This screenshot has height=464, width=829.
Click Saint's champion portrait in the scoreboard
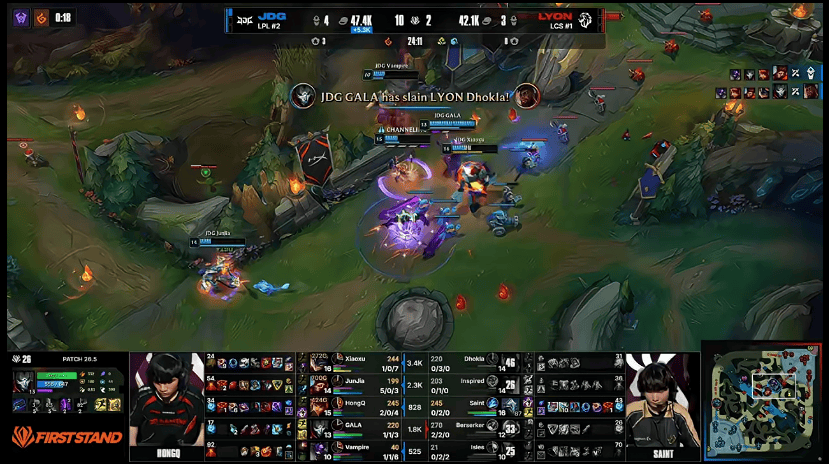(x=510, y=405)
